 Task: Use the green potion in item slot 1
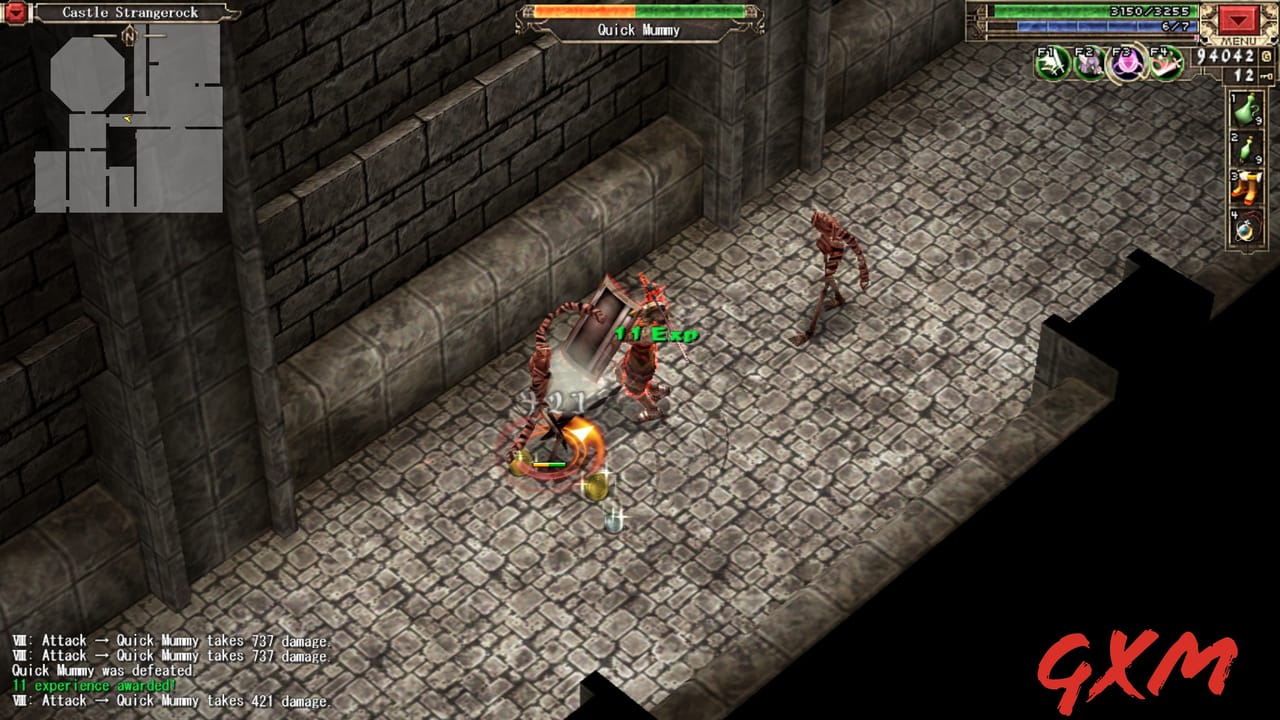coord(1243,108)
